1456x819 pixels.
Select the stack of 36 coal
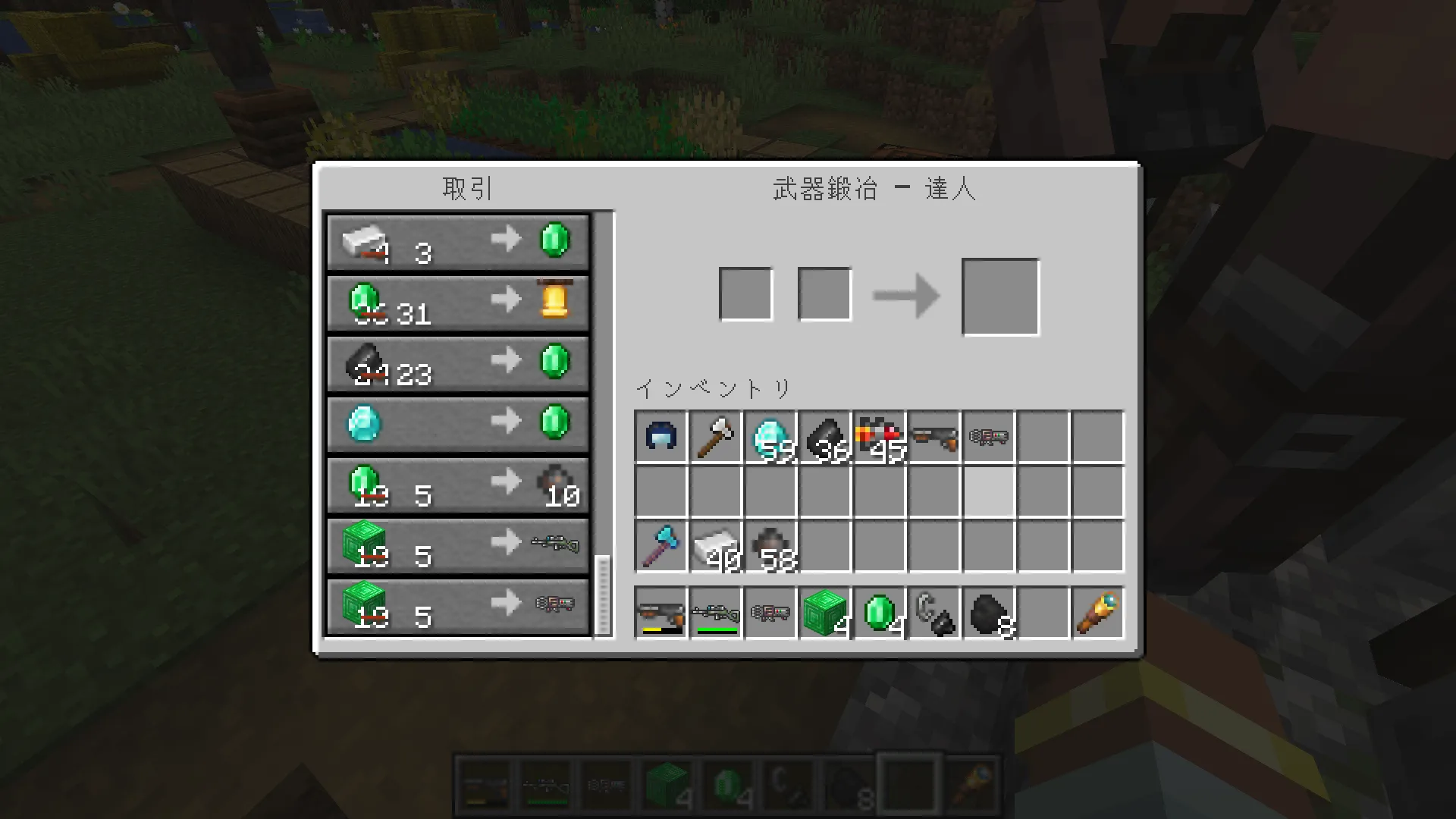823,436
